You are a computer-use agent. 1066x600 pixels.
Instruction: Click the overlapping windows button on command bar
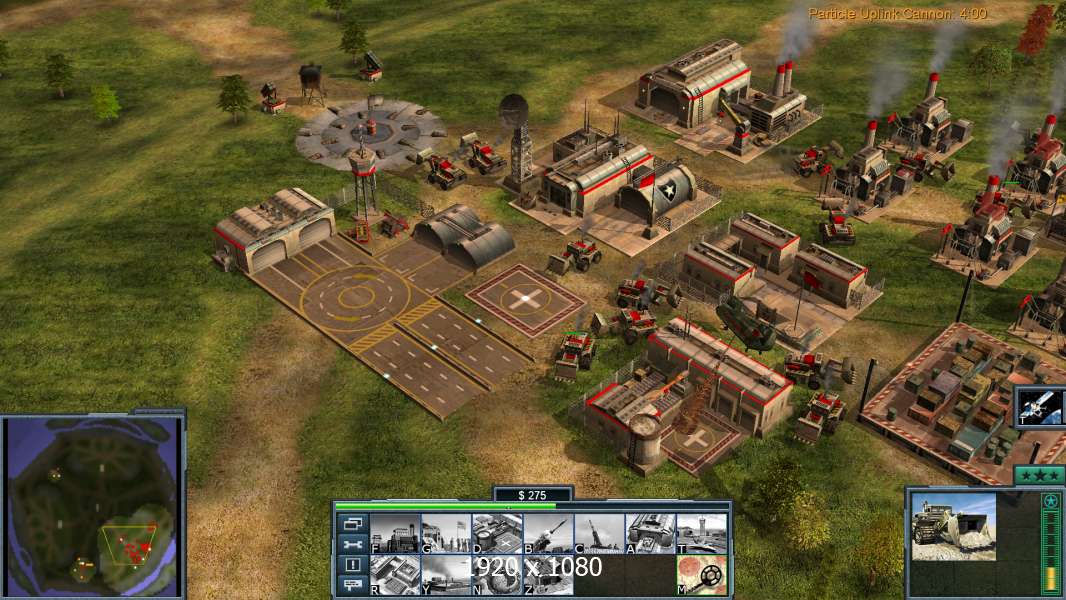(352, 523)
